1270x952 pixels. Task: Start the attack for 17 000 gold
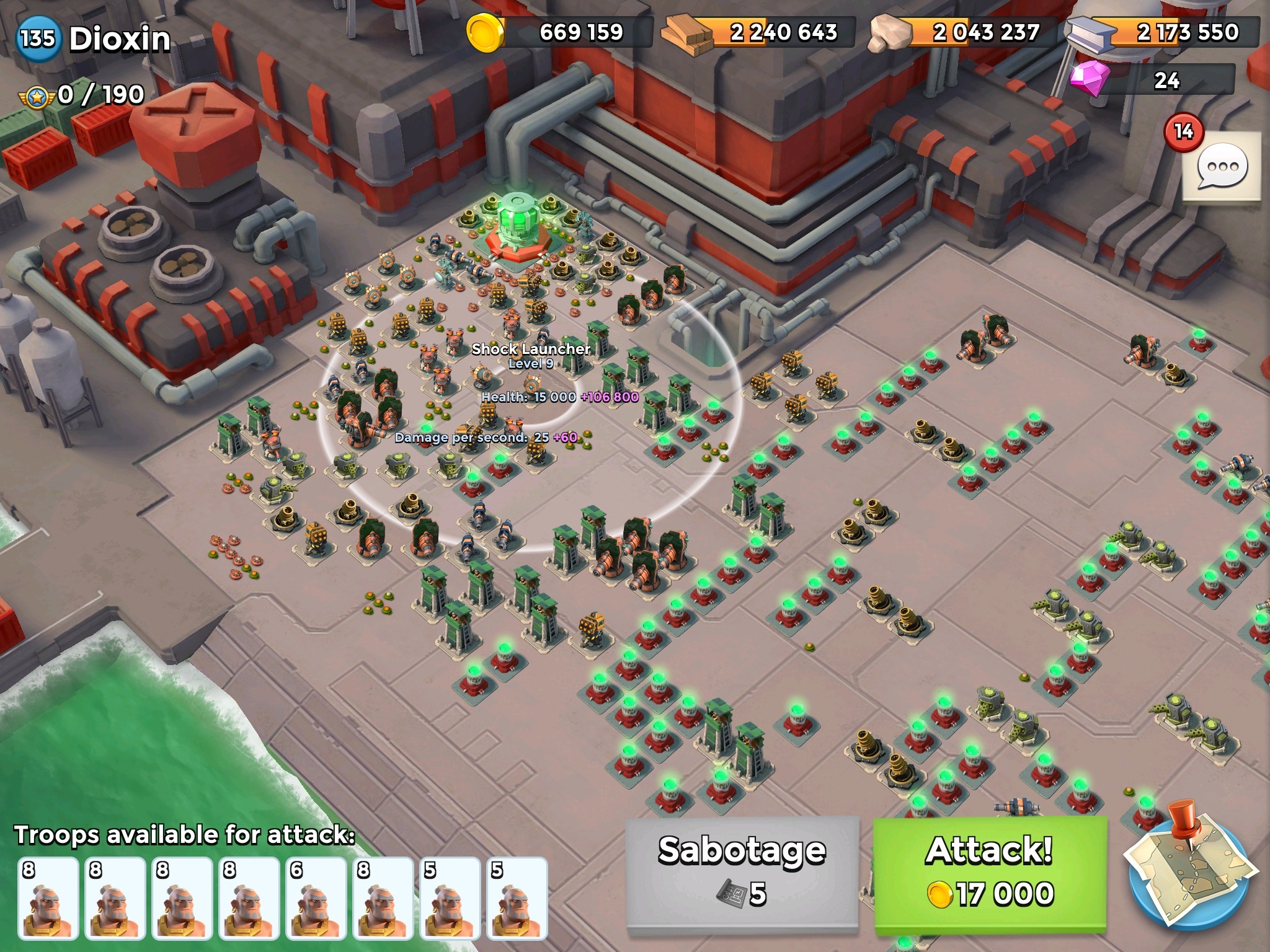click(x=990, y=873)
